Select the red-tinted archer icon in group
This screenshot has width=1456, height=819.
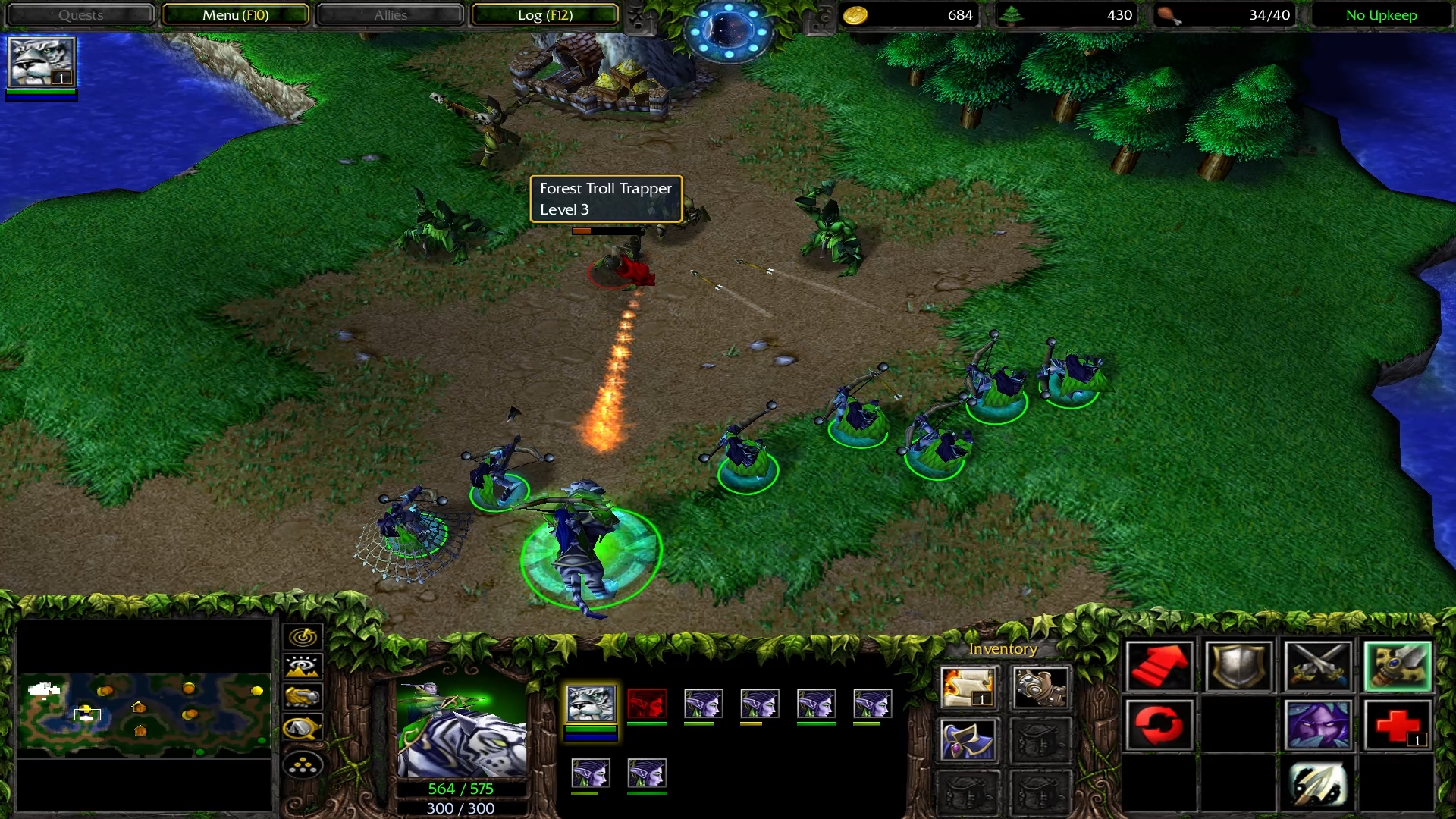(647, 704)
